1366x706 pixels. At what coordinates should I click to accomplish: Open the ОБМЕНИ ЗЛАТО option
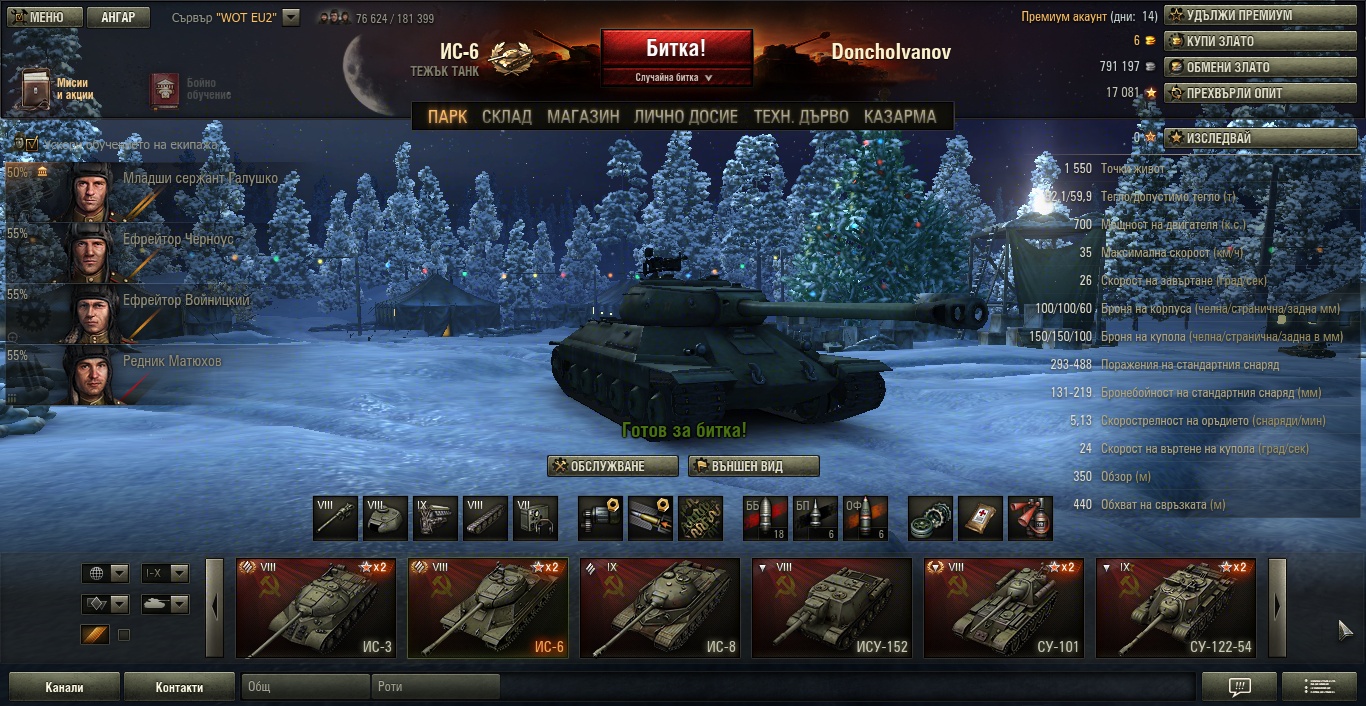tap(1235, 67)
